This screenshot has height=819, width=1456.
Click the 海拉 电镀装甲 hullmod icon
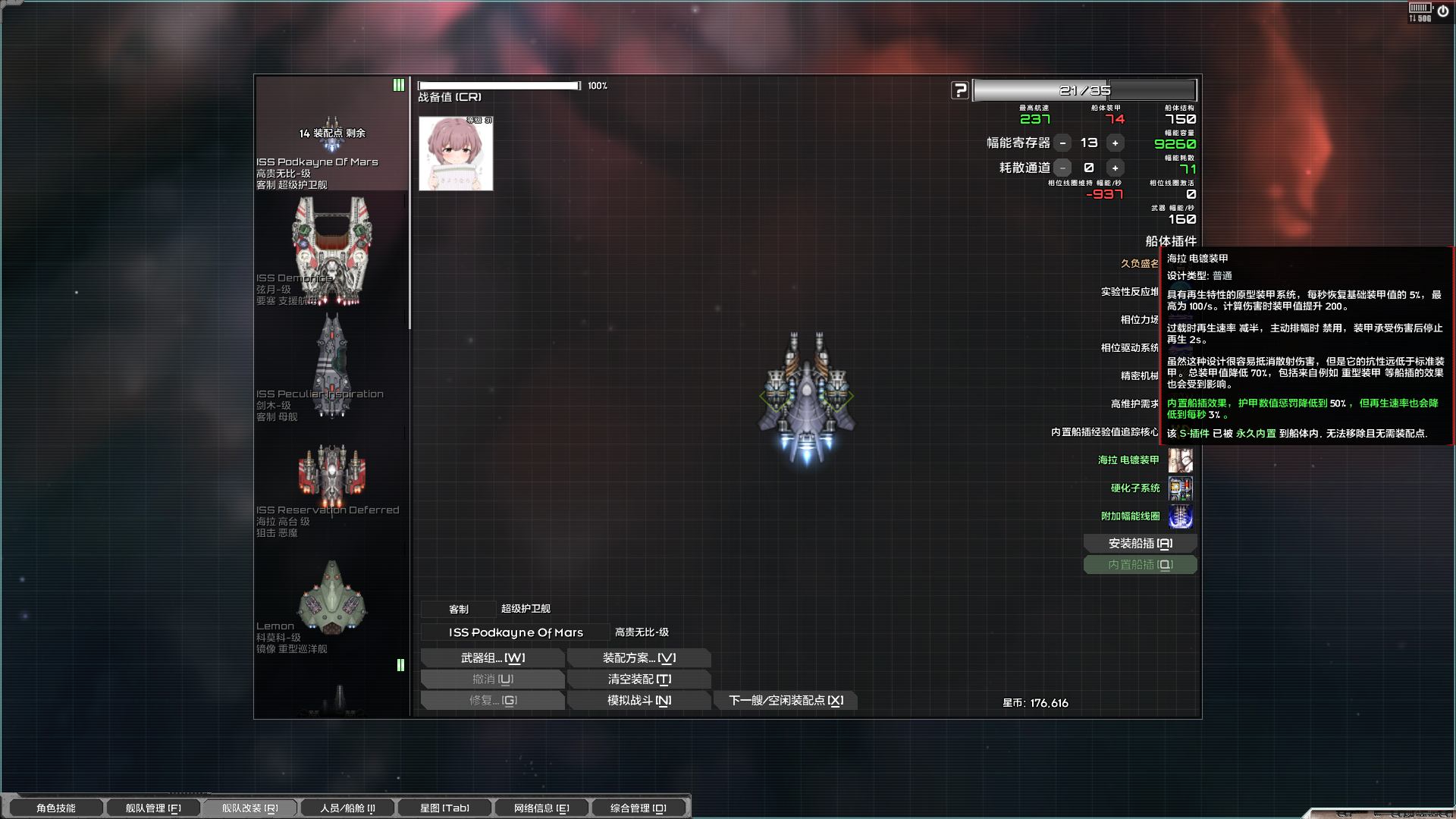coord(1181,460)
